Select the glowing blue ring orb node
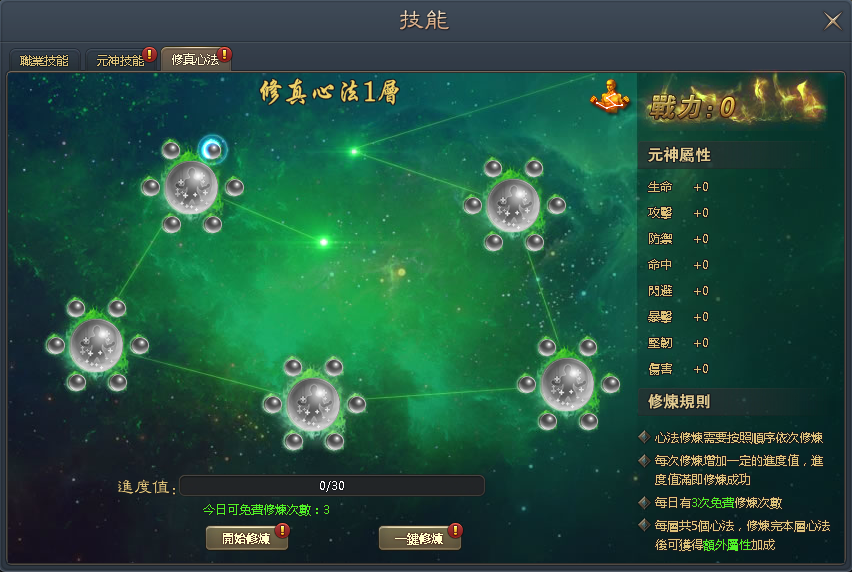 [x=212, y=150]
